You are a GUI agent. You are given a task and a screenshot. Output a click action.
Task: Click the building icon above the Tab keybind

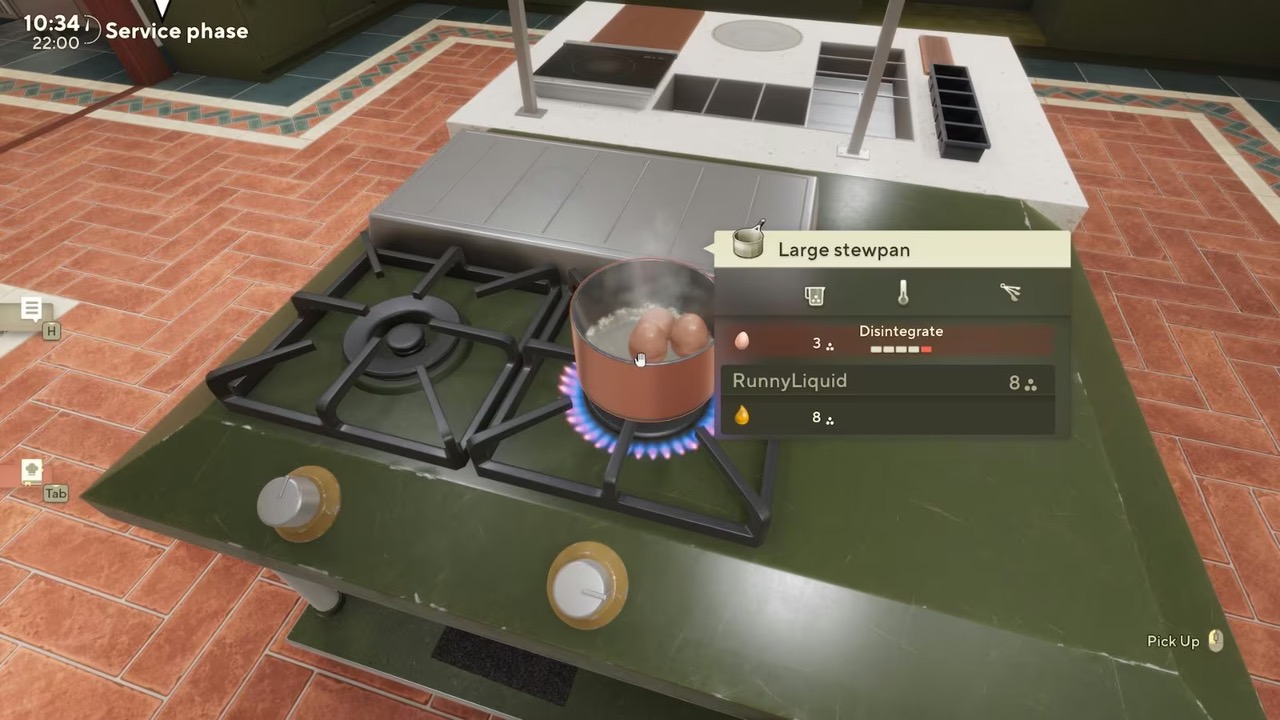click(x=32, y=468)
